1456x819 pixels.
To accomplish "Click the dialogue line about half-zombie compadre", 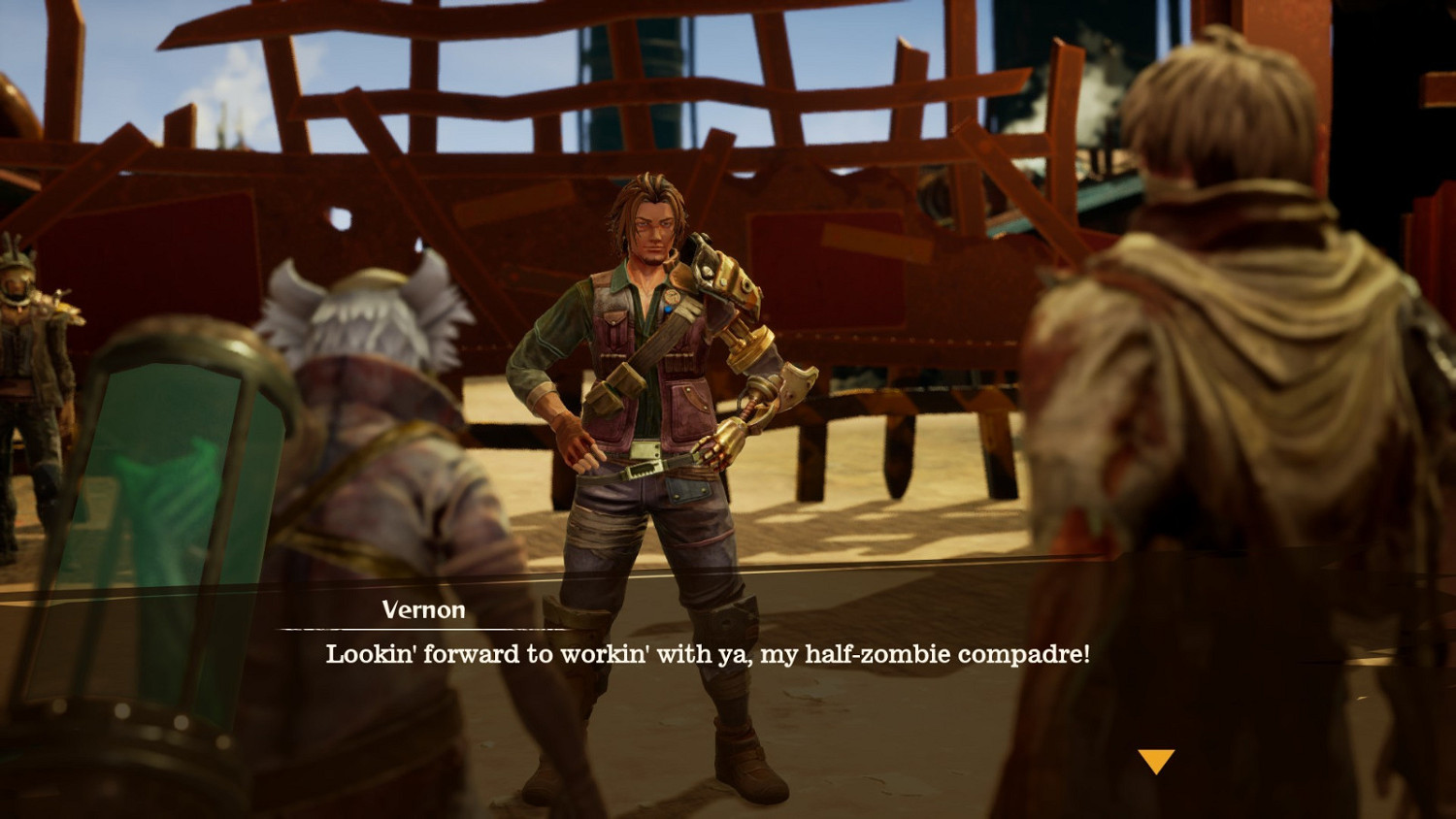I will [707, 654].
